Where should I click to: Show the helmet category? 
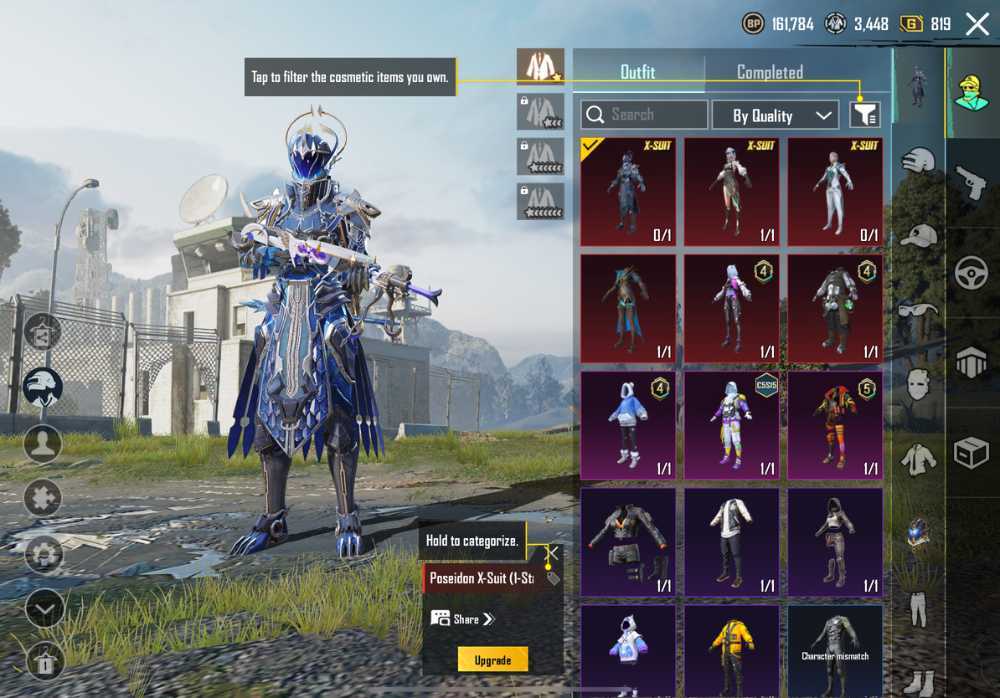(x=918, y=160)
